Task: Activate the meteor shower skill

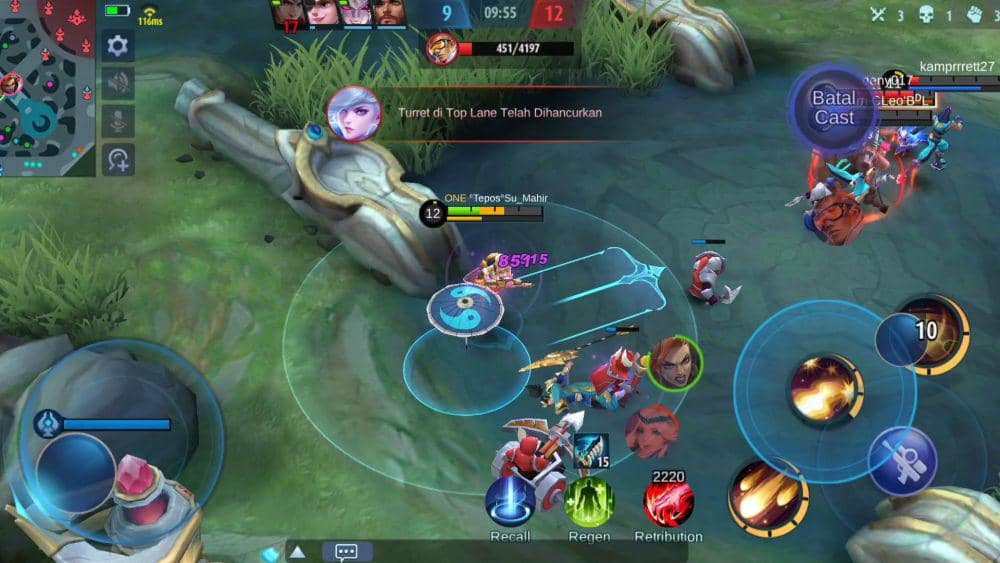Action: (767, 496)
